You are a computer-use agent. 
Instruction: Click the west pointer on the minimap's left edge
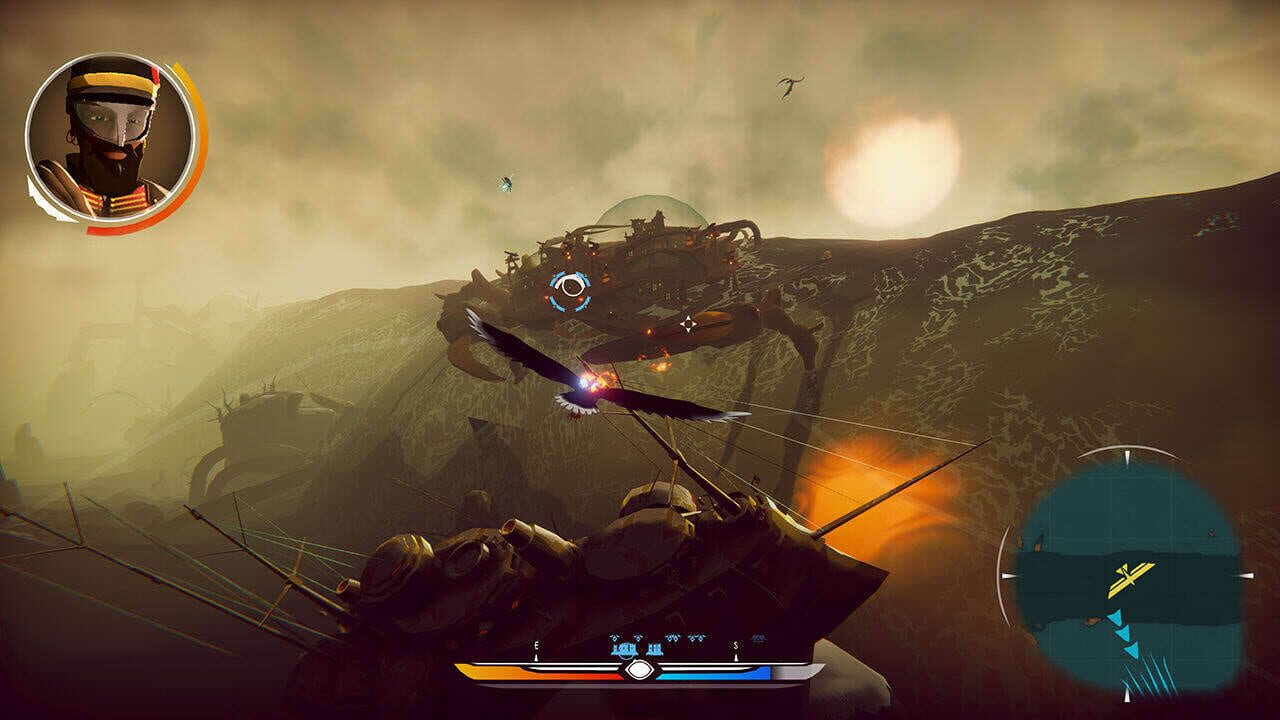pos(1008,575)
